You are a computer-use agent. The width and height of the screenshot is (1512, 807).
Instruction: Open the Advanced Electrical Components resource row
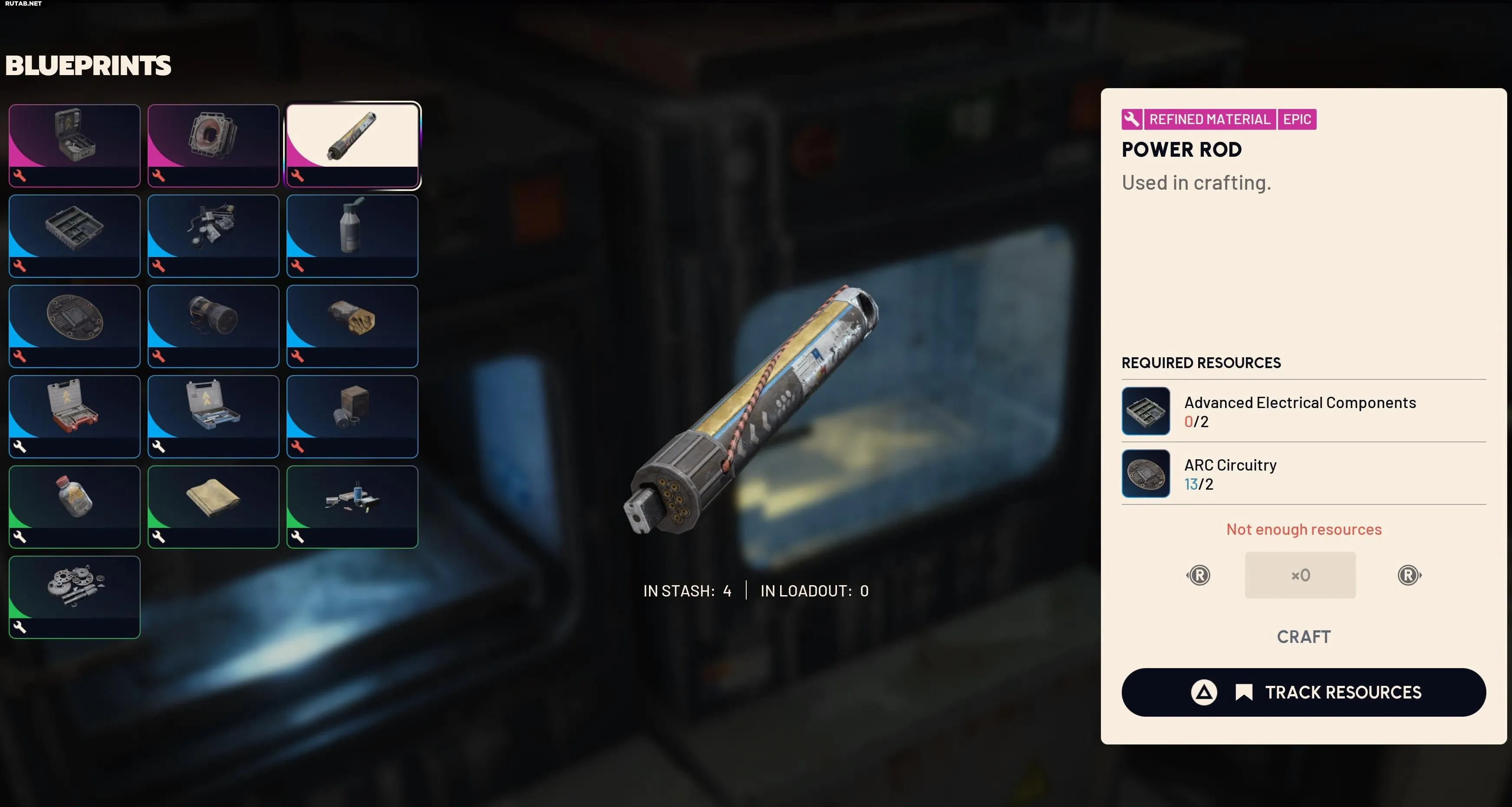click(1303, 411)
